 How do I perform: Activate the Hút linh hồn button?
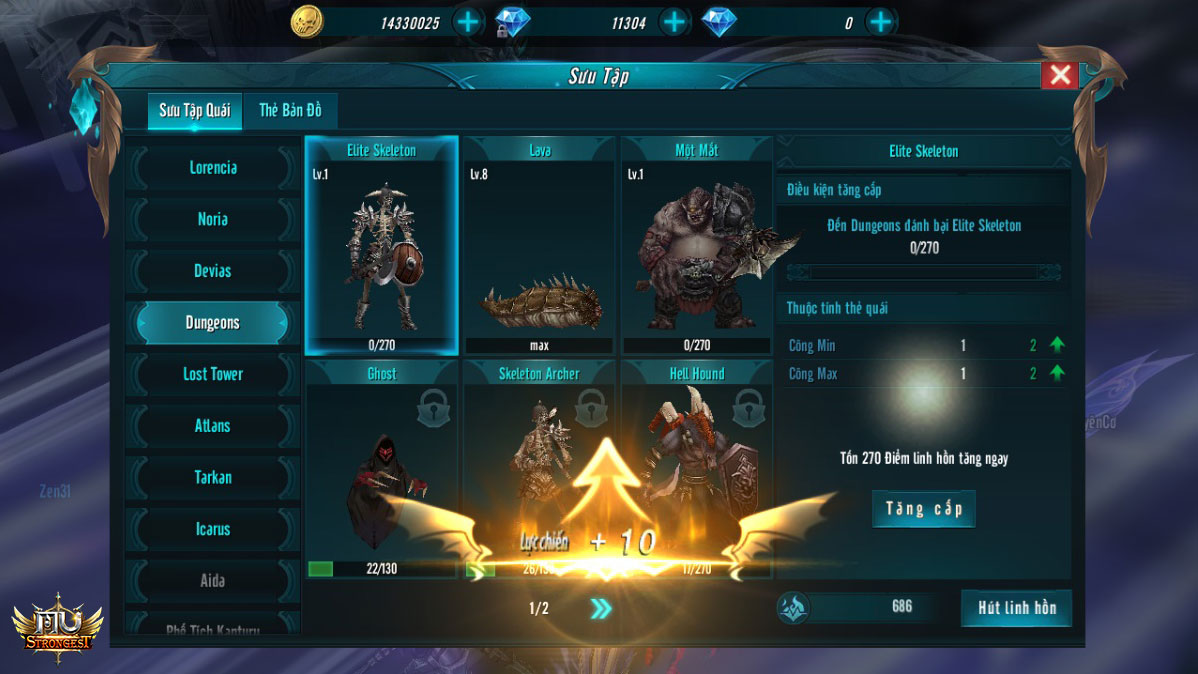(1015, 608)
